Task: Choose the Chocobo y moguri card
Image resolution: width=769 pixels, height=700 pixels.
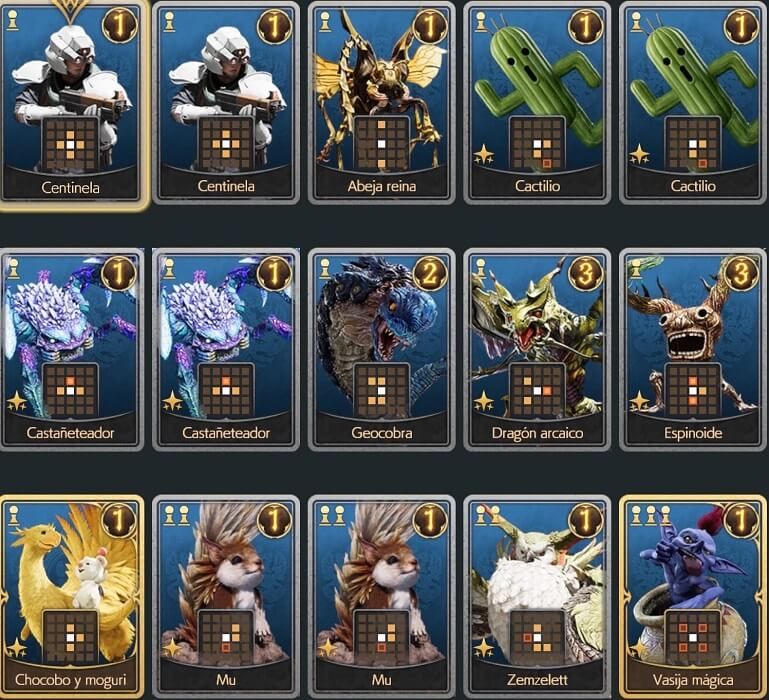Action: (x=71, y=595)
